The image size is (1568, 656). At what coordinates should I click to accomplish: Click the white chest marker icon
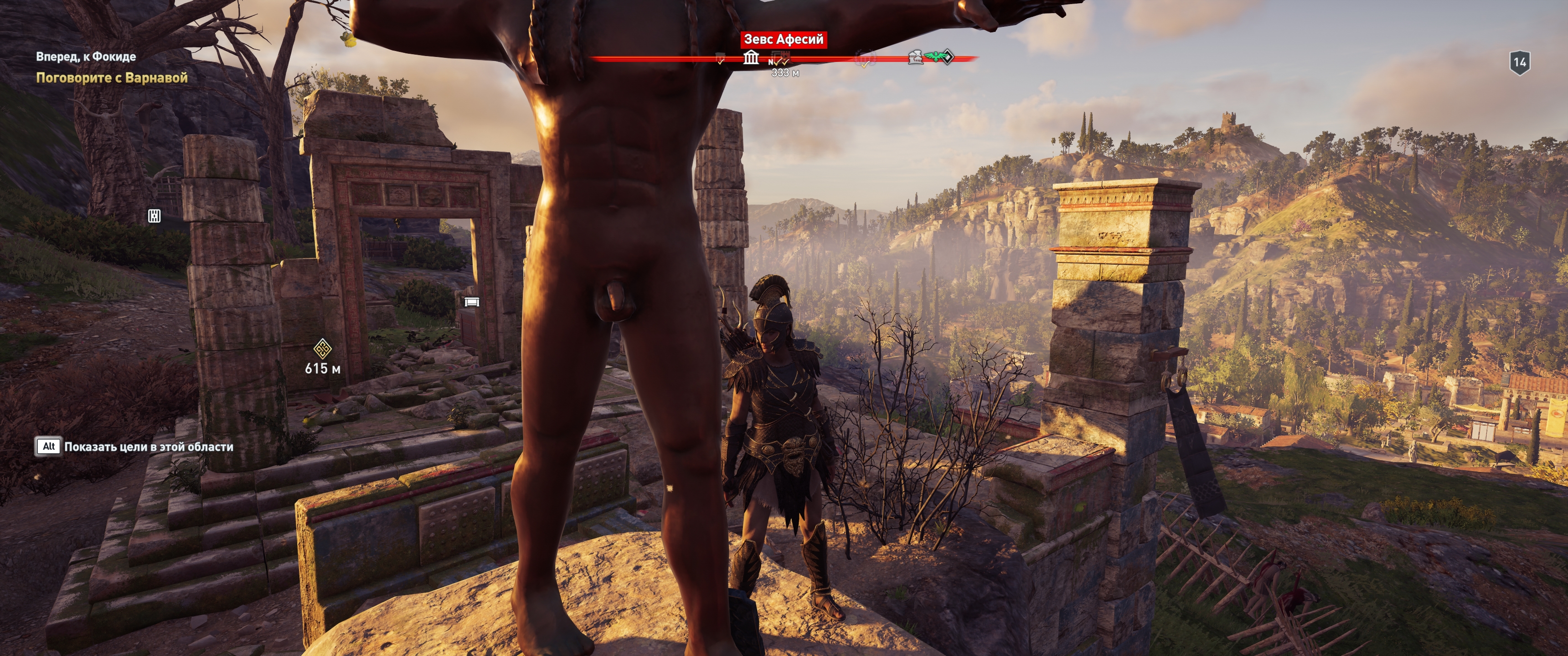click(472, 302)
